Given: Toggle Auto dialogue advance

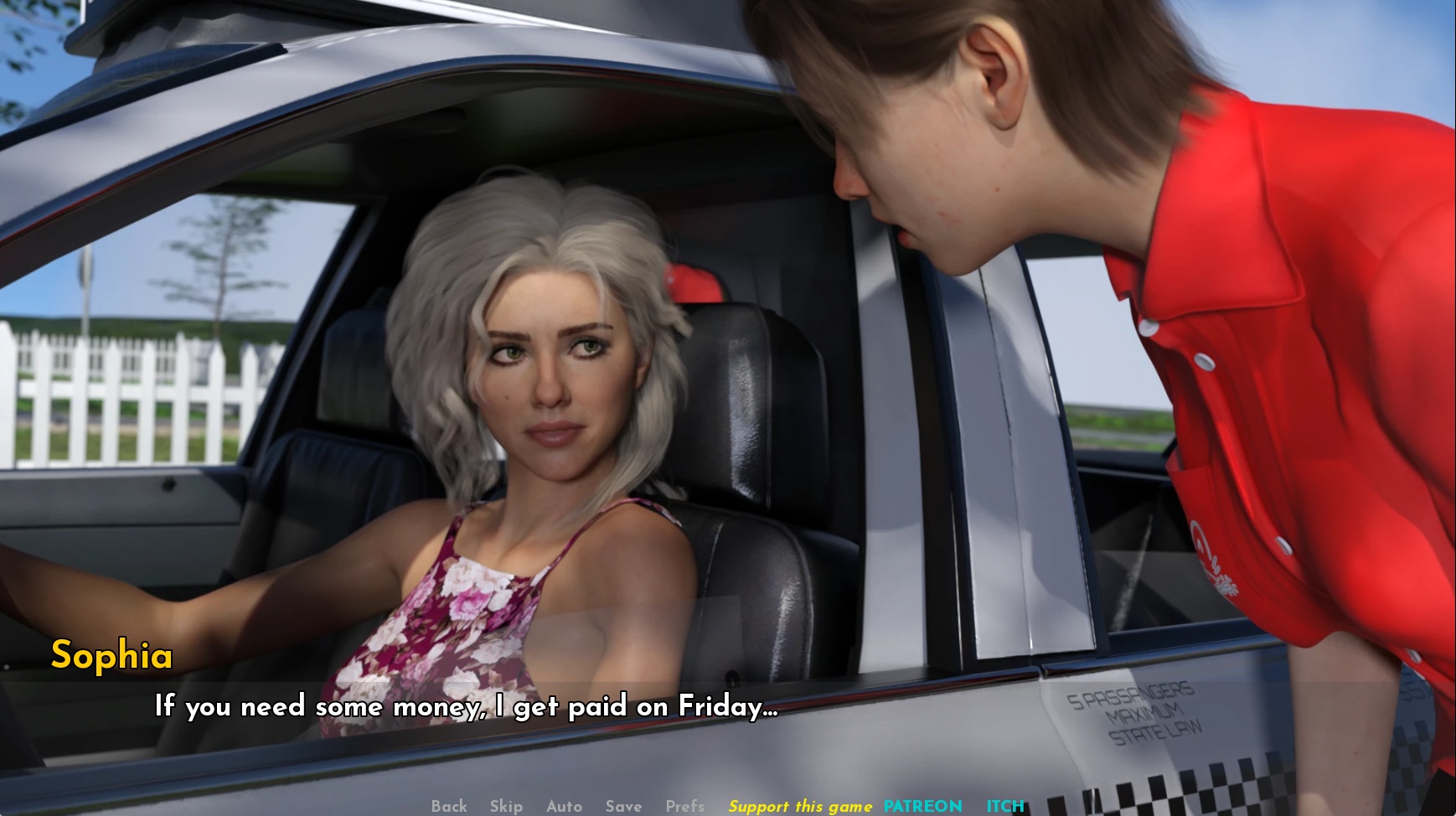Looking at the screenshot, I should coord(564,806).
